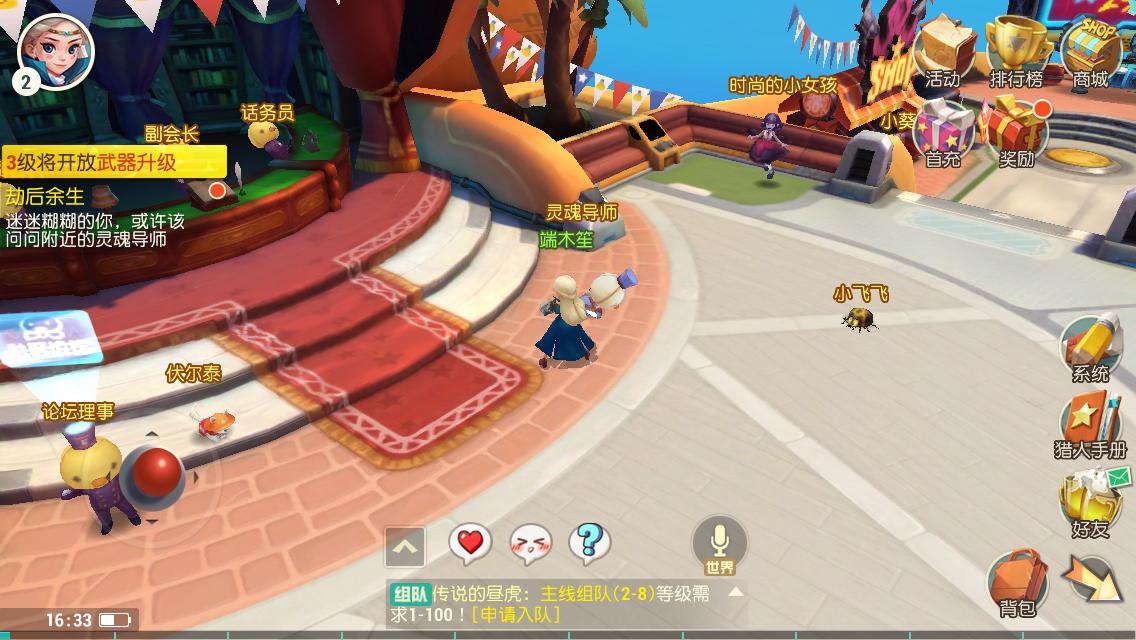Image resolution: width=1136 pixels, height=640 pixels.
Task: Show the 排行榜 leaderboard
Action: click(1016, 52)
